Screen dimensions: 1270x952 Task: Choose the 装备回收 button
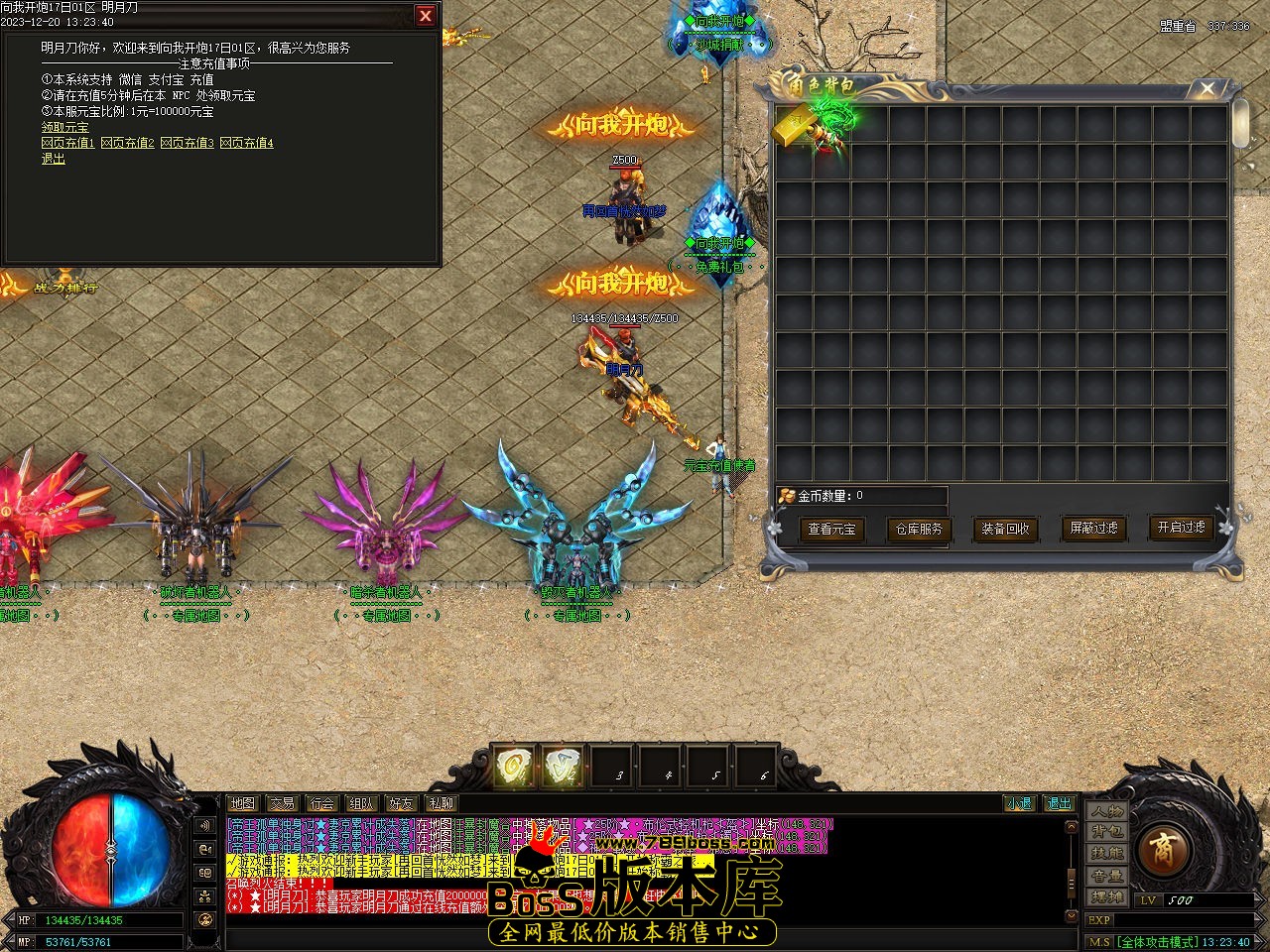pos(1005,530)
